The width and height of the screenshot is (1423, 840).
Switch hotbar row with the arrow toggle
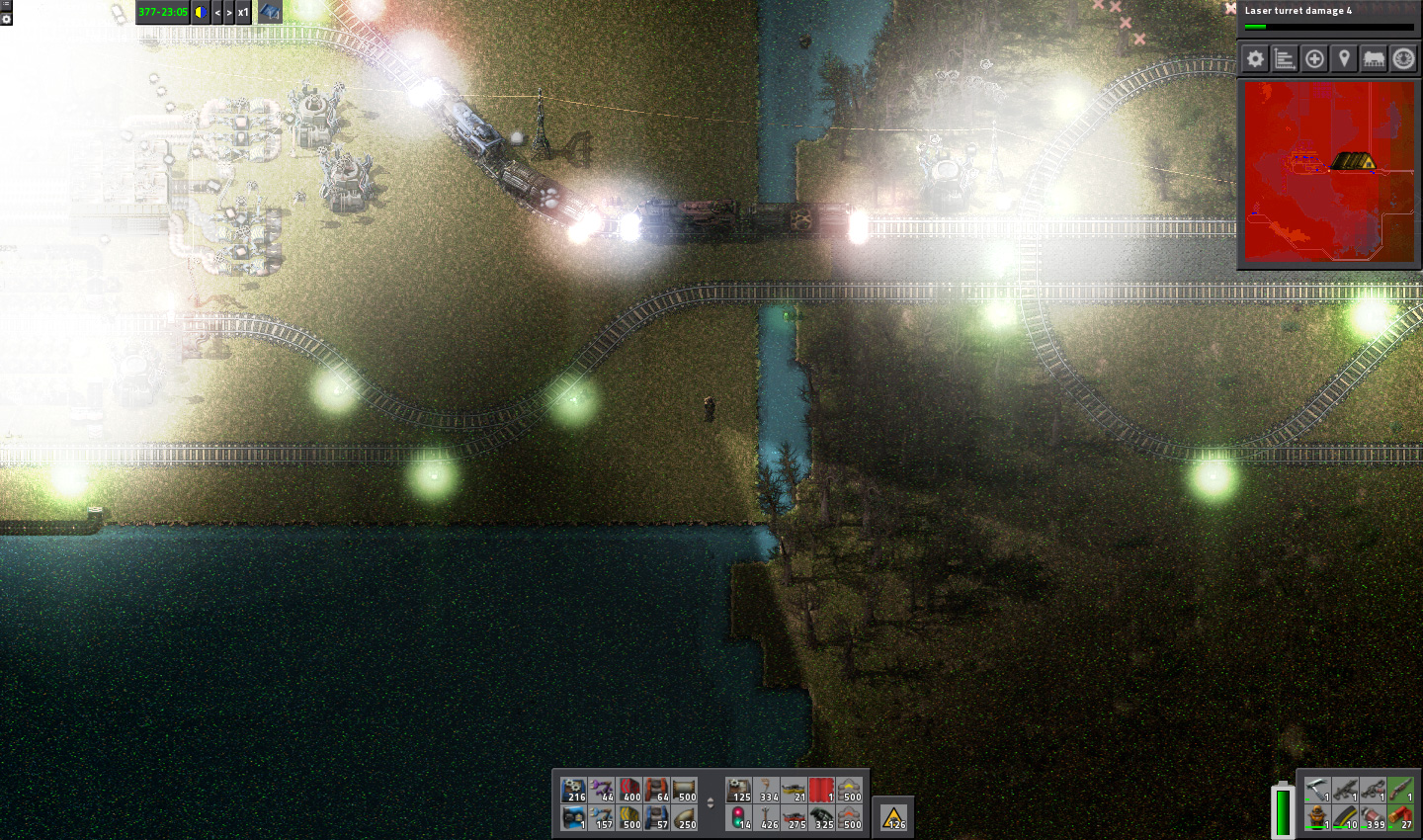click(x=710, y=802)
